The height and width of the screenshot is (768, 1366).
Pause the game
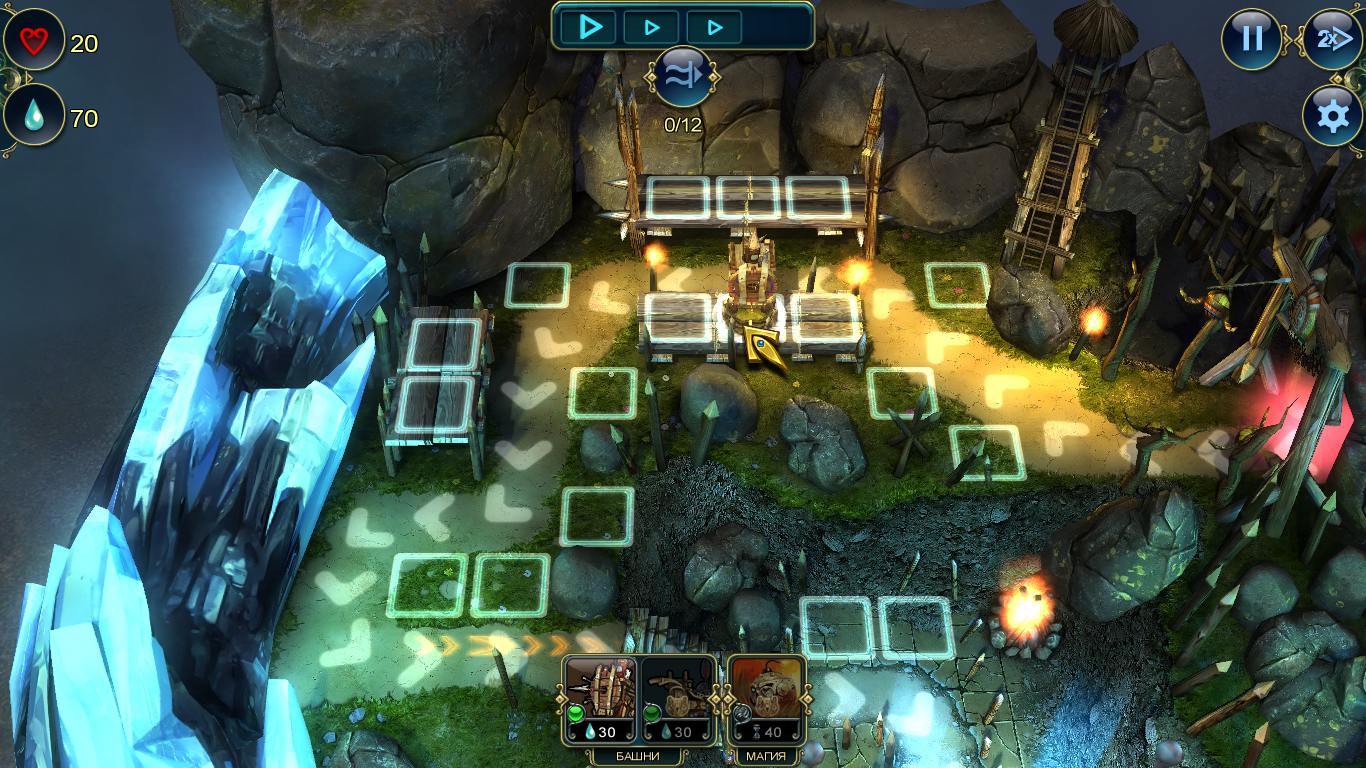tap(1252, 40)
